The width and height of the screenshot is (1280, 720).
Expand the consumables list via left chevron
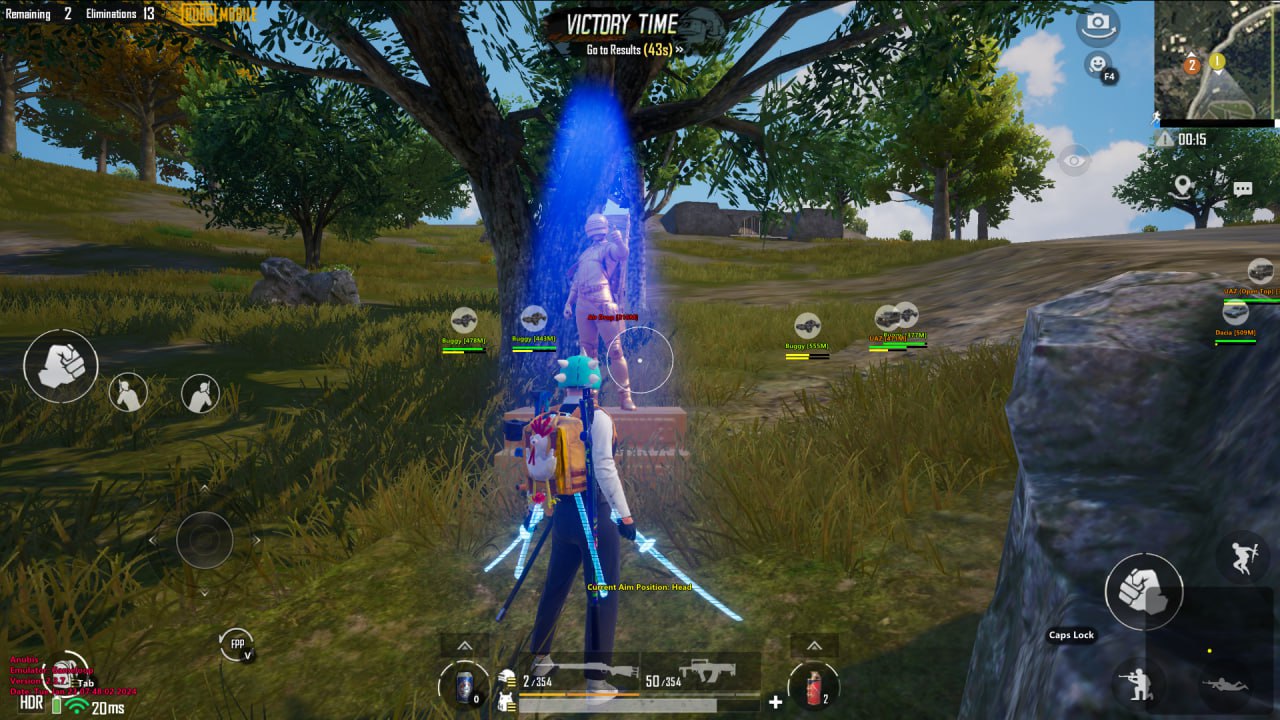[x=463, y=643]
